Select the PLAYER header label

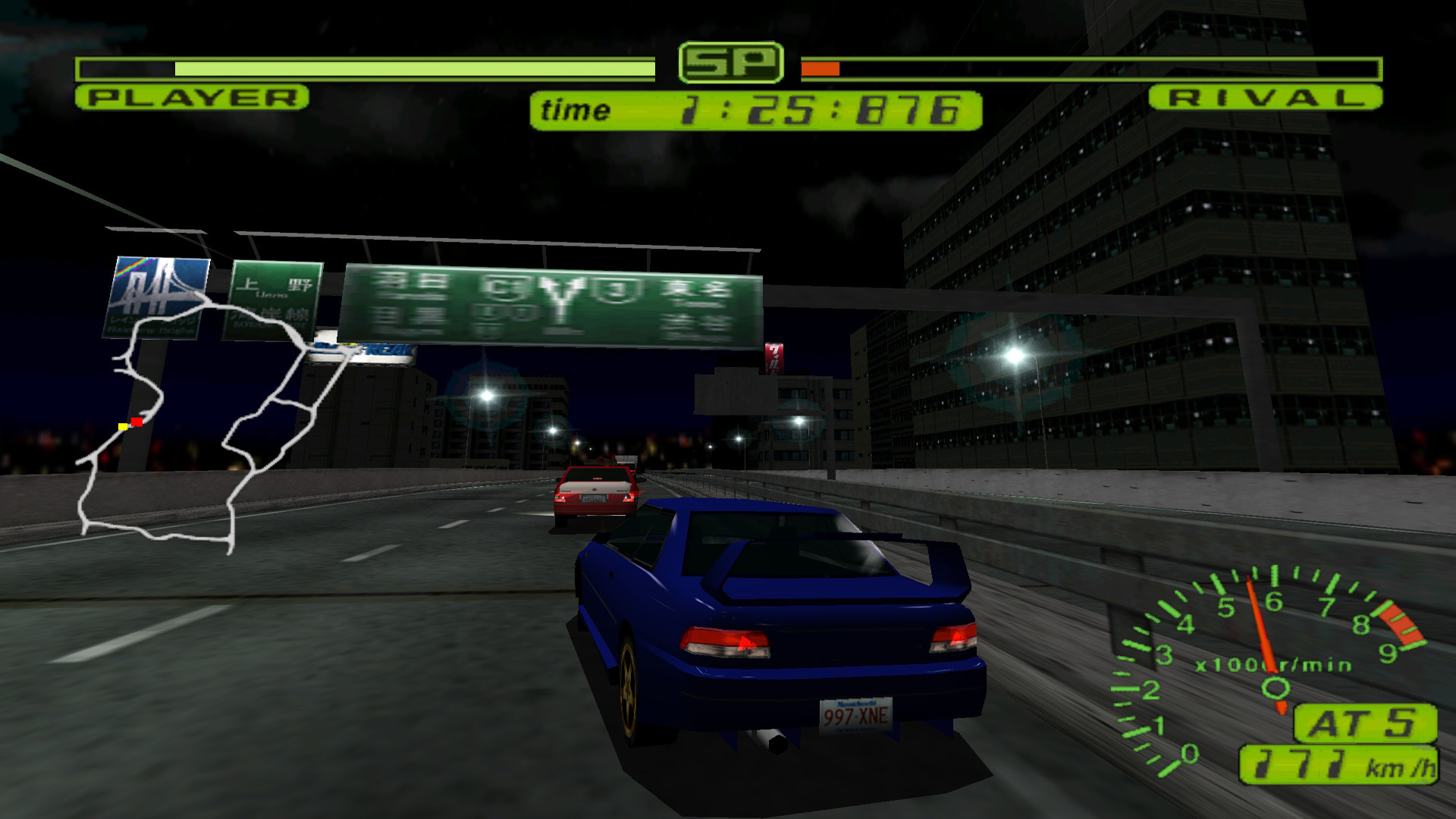(191, 98)
